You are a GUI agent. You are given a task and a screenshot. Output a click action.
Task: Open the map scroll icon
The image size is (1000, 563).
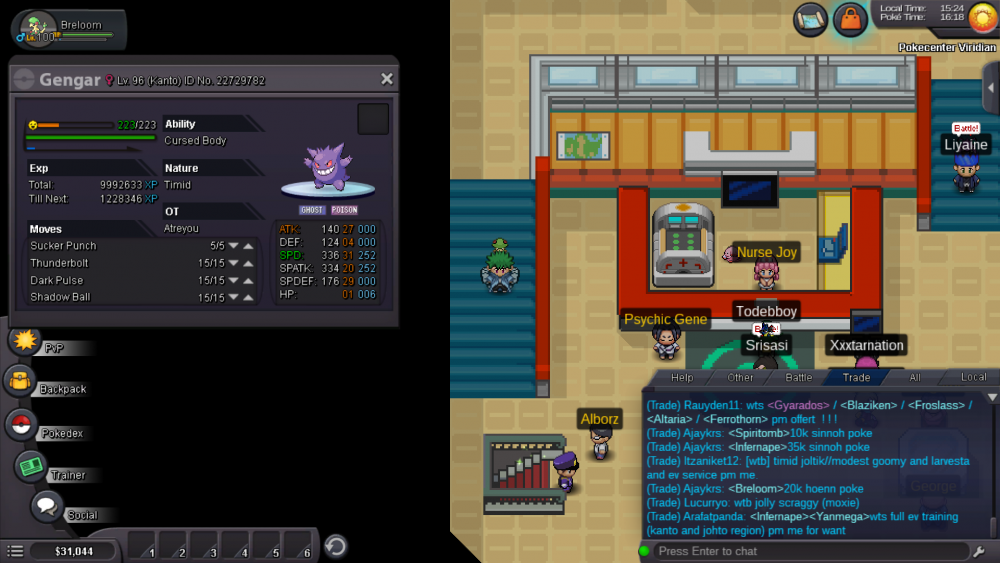(x=811, y=18)
